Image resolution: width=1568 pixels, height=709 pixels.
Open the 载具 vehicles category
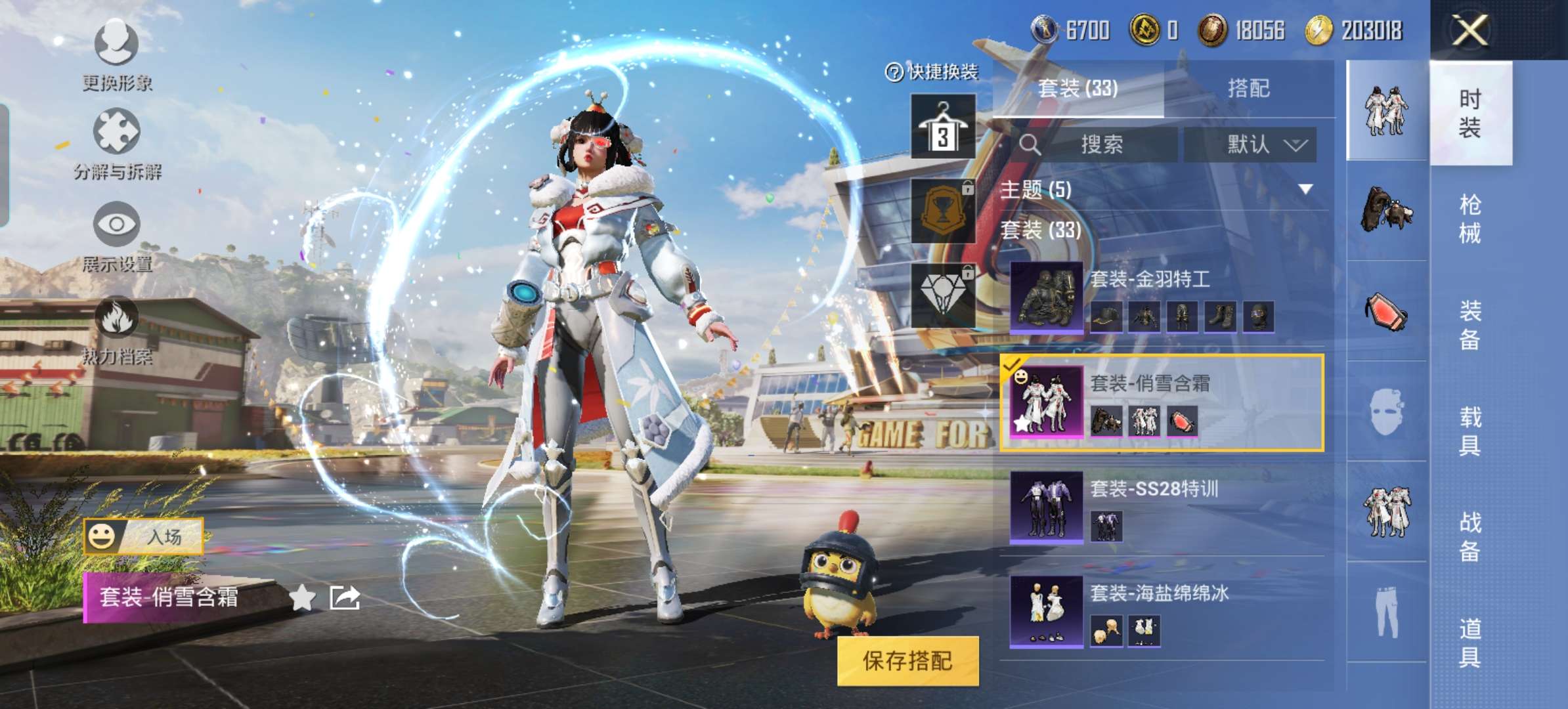1470,431
